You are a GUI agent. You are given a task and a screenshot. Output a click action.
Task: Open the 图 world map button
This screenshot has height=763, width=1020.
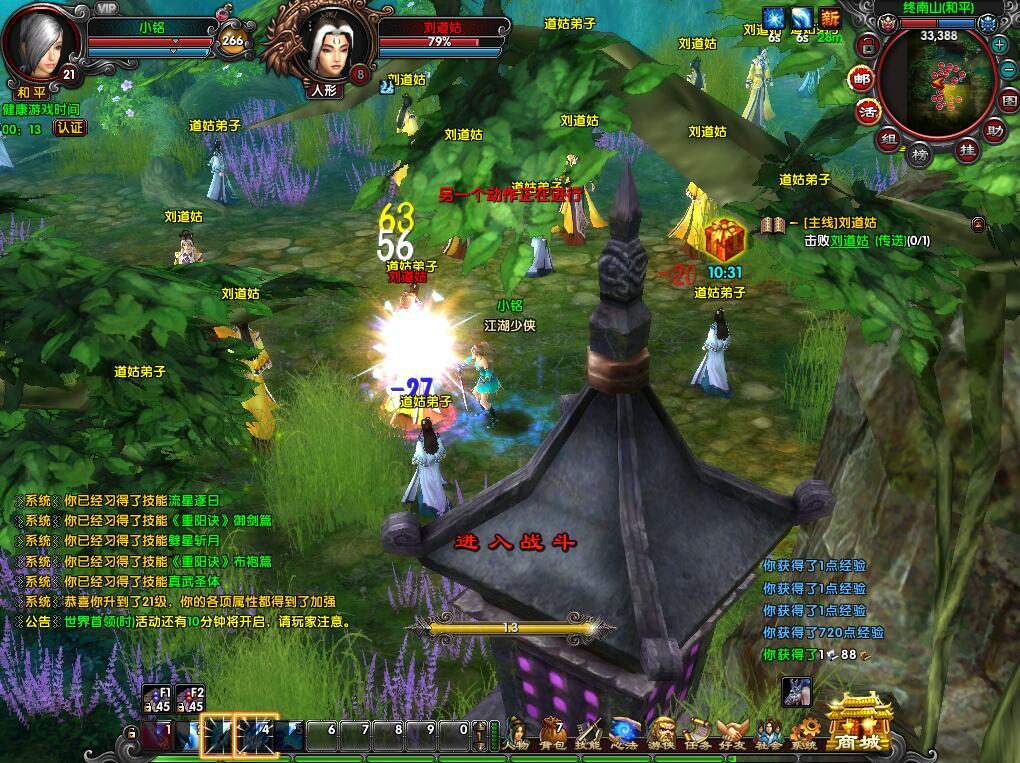pos(1007,100)
